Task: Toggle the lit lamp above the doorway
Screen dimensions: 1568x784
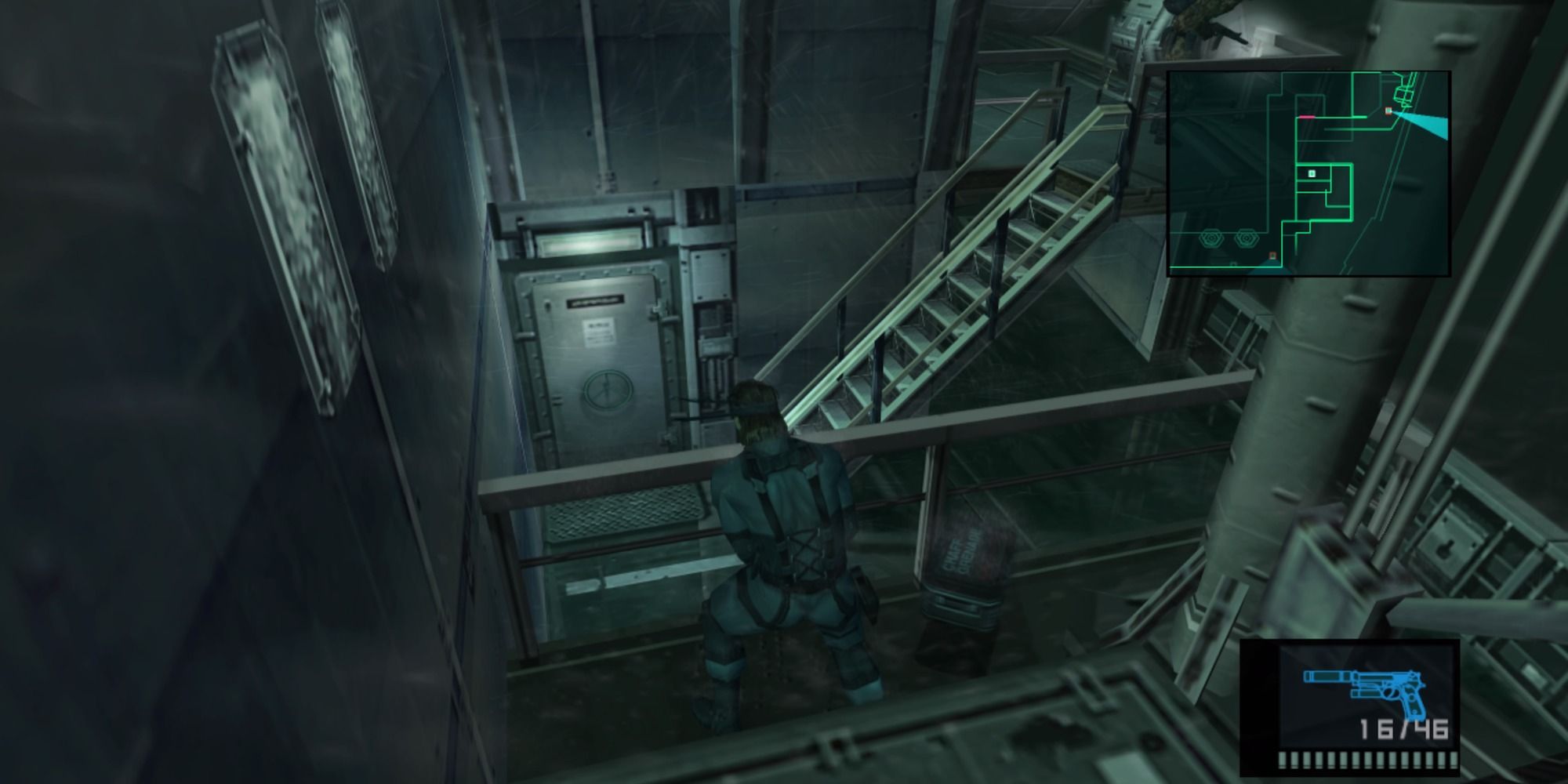Action: 588,241
